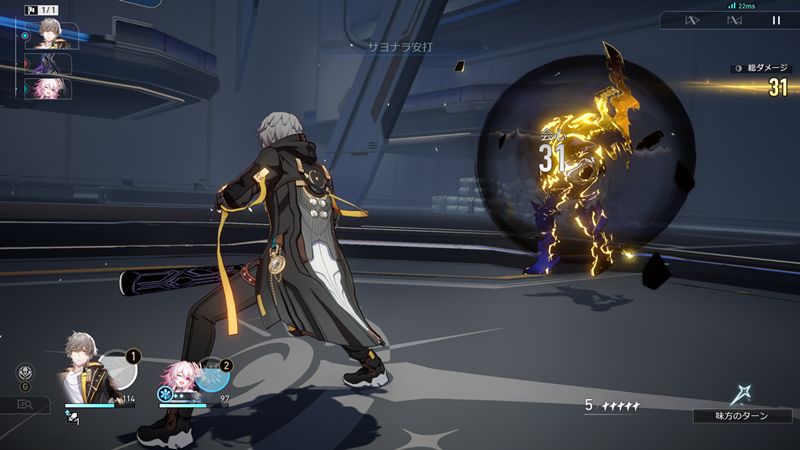Pause the battle
Screen dimensions: 800x450
pos(776,20)
